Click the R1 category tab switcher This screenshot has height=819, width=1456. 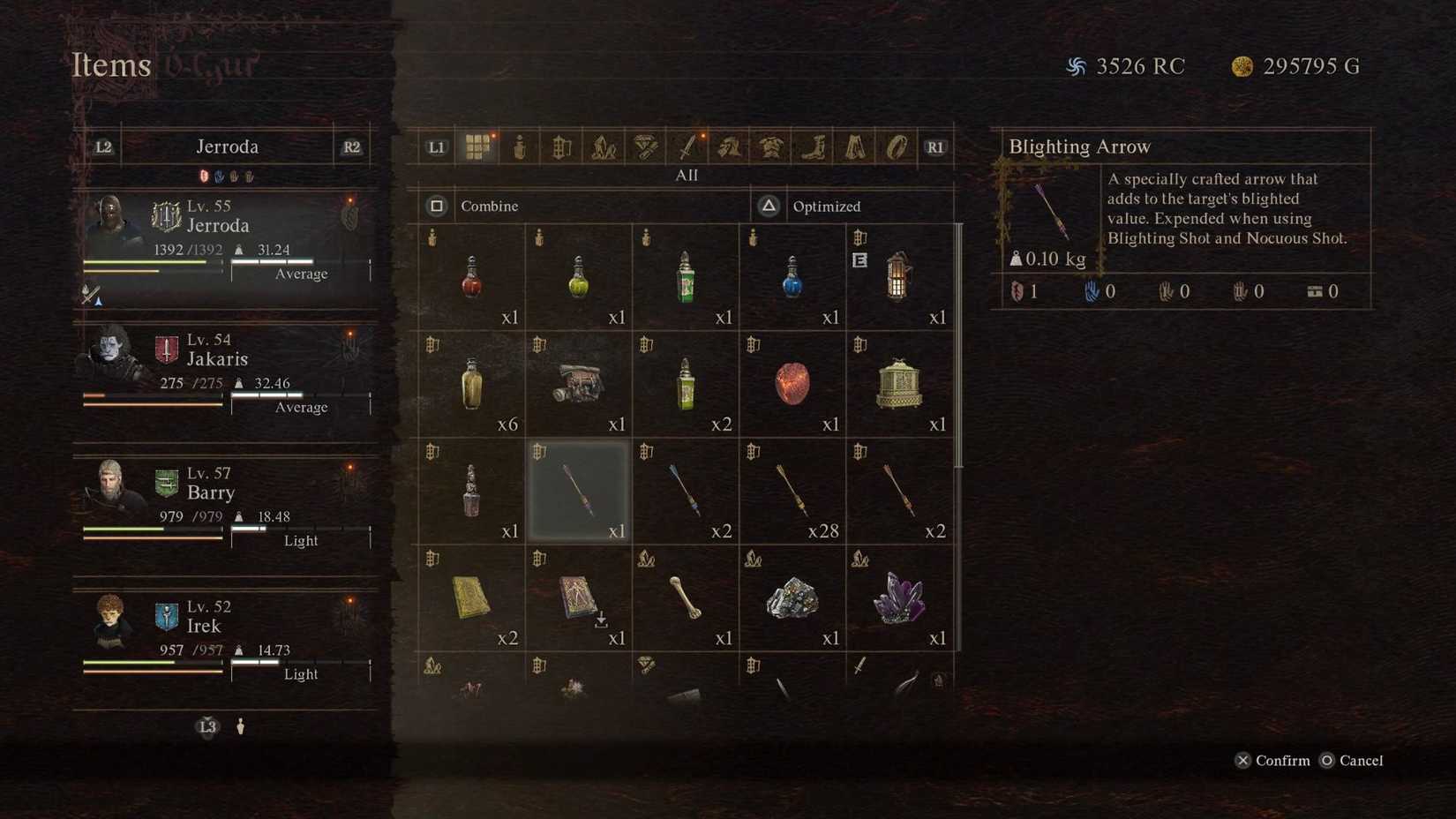936,147
